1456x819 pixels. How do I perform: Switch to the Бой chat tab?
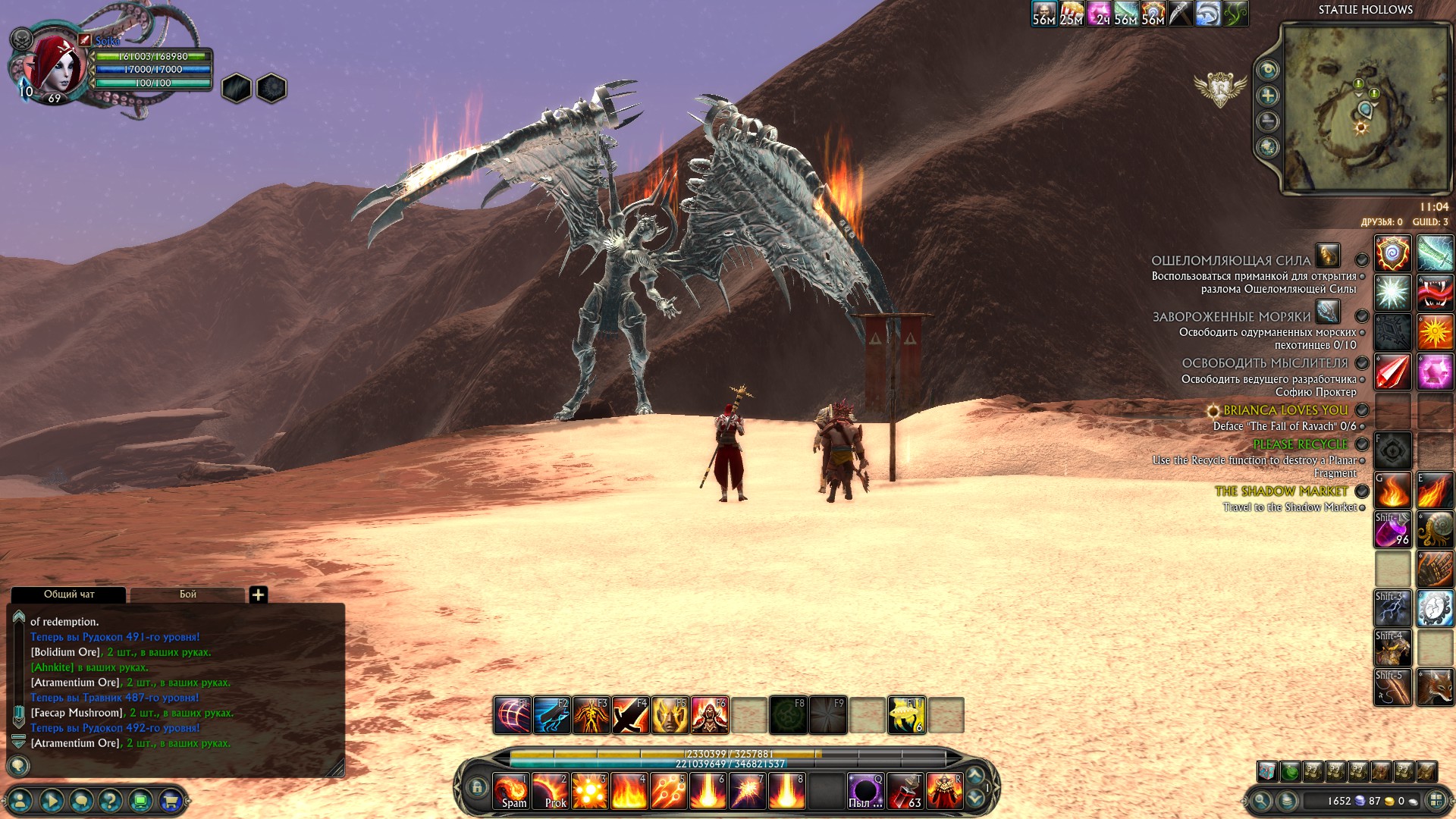point(187,595)
